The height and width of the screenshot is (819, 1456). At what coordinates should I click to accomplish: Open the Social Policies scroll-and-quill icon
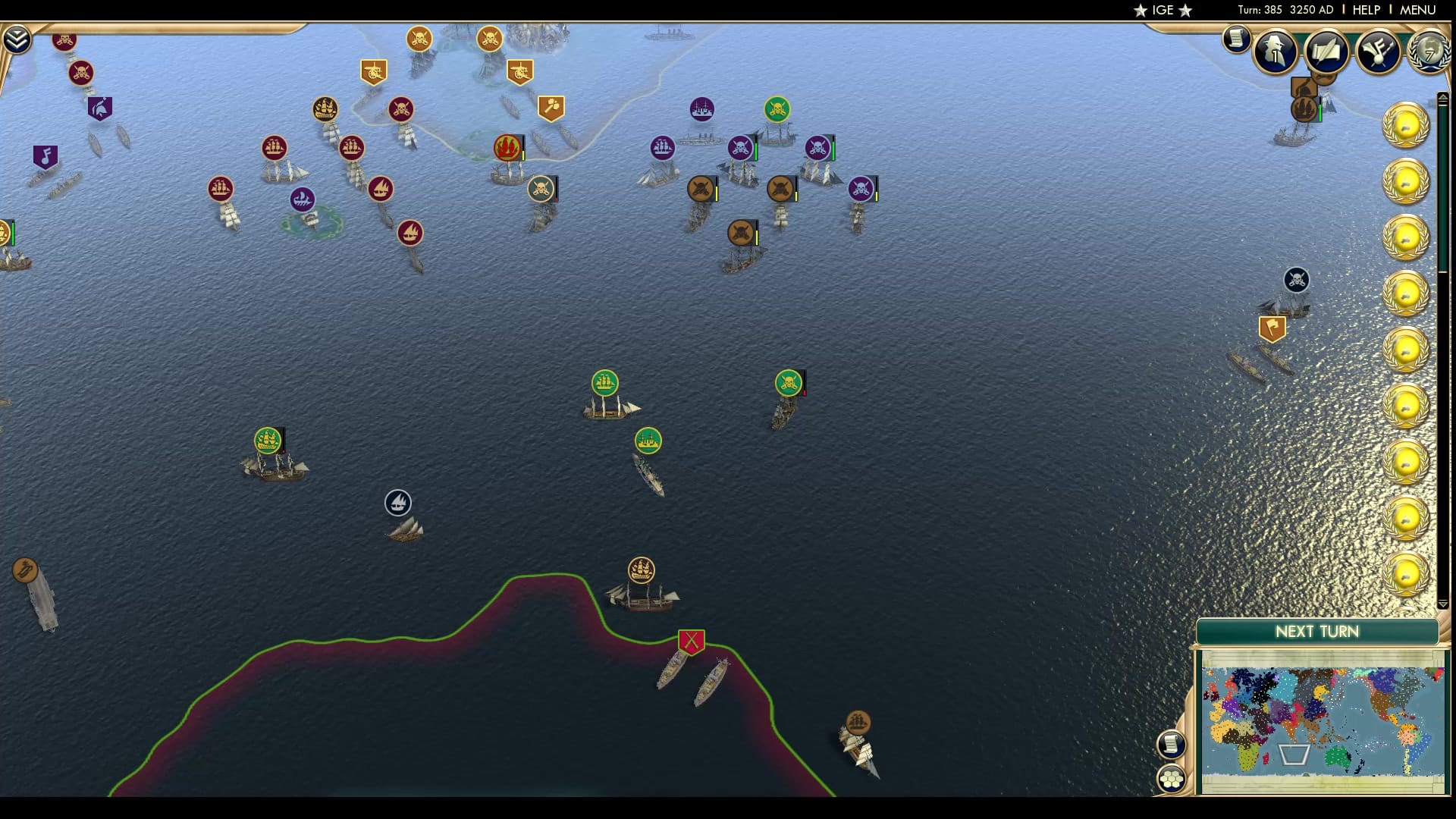(x=1326, y=52)
